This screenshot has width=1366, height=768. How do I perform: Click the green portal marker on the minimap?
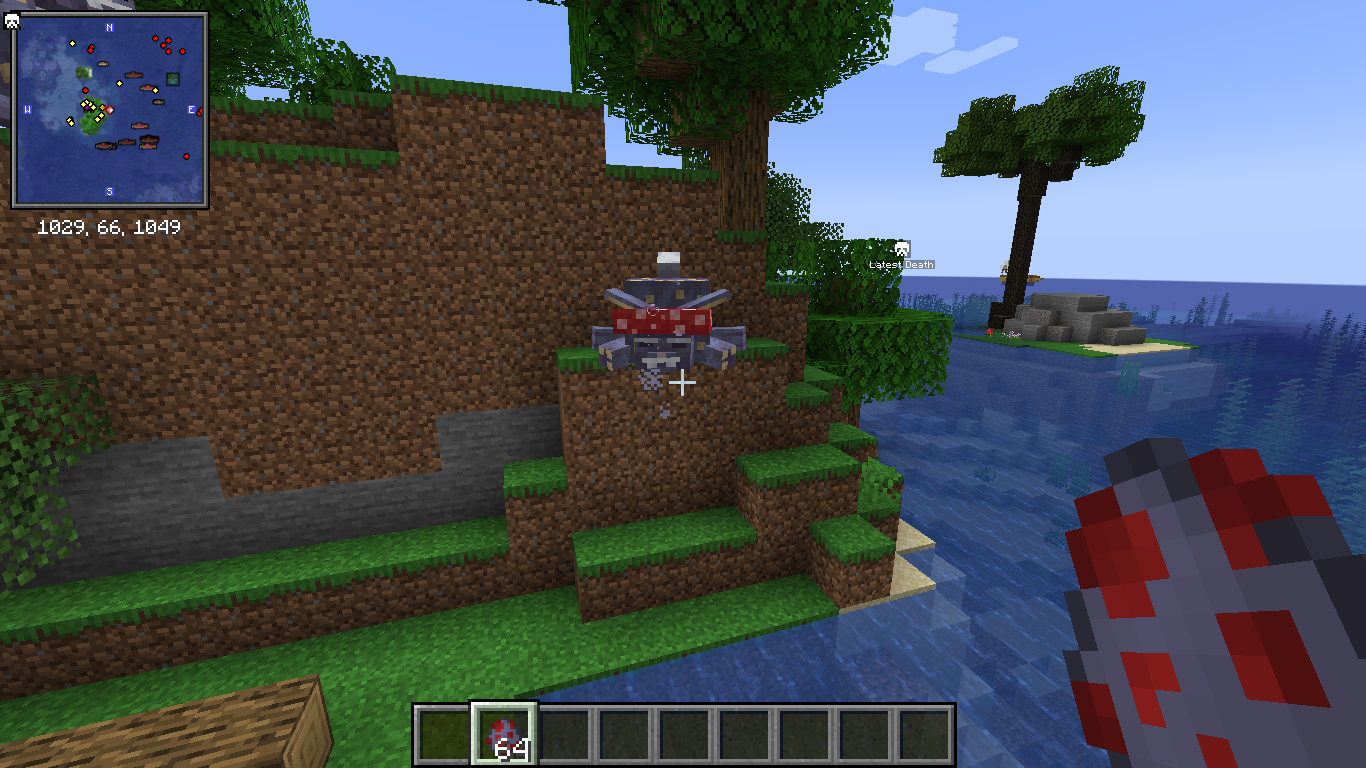[x=173, y=79]
